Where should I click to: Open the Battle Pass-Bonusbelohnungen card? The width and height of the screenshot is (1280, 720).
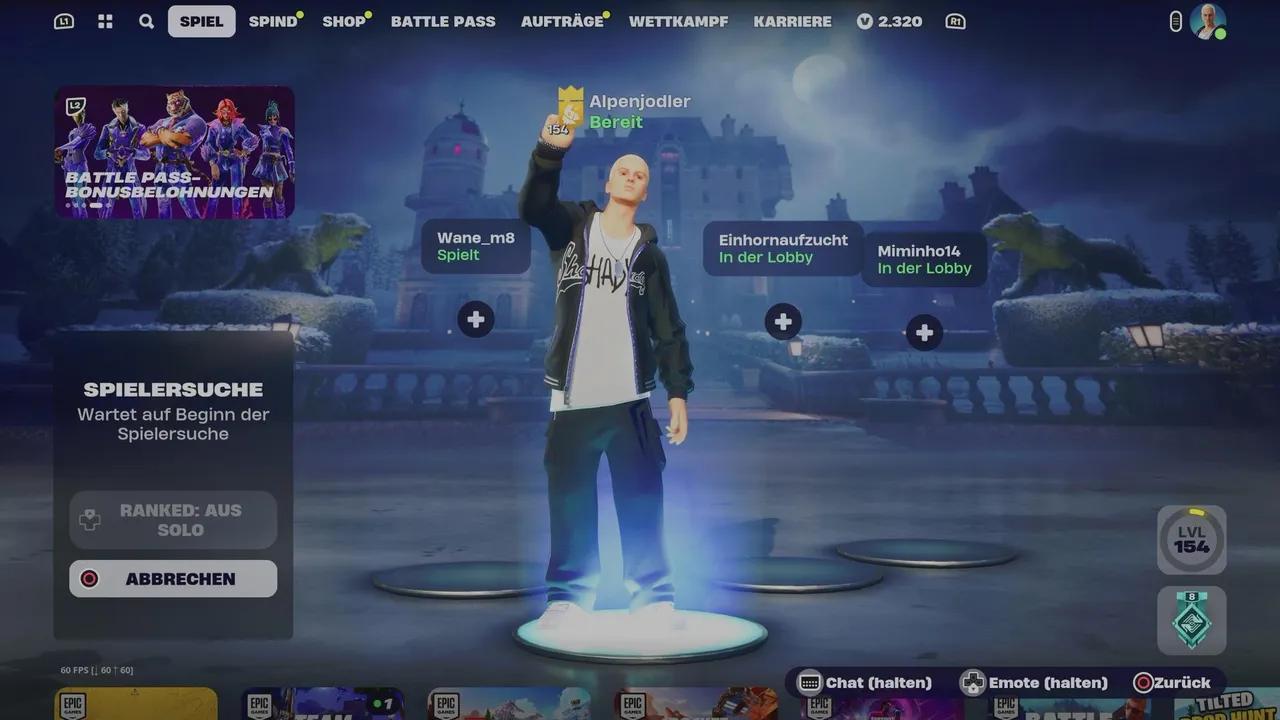(174, 151)
